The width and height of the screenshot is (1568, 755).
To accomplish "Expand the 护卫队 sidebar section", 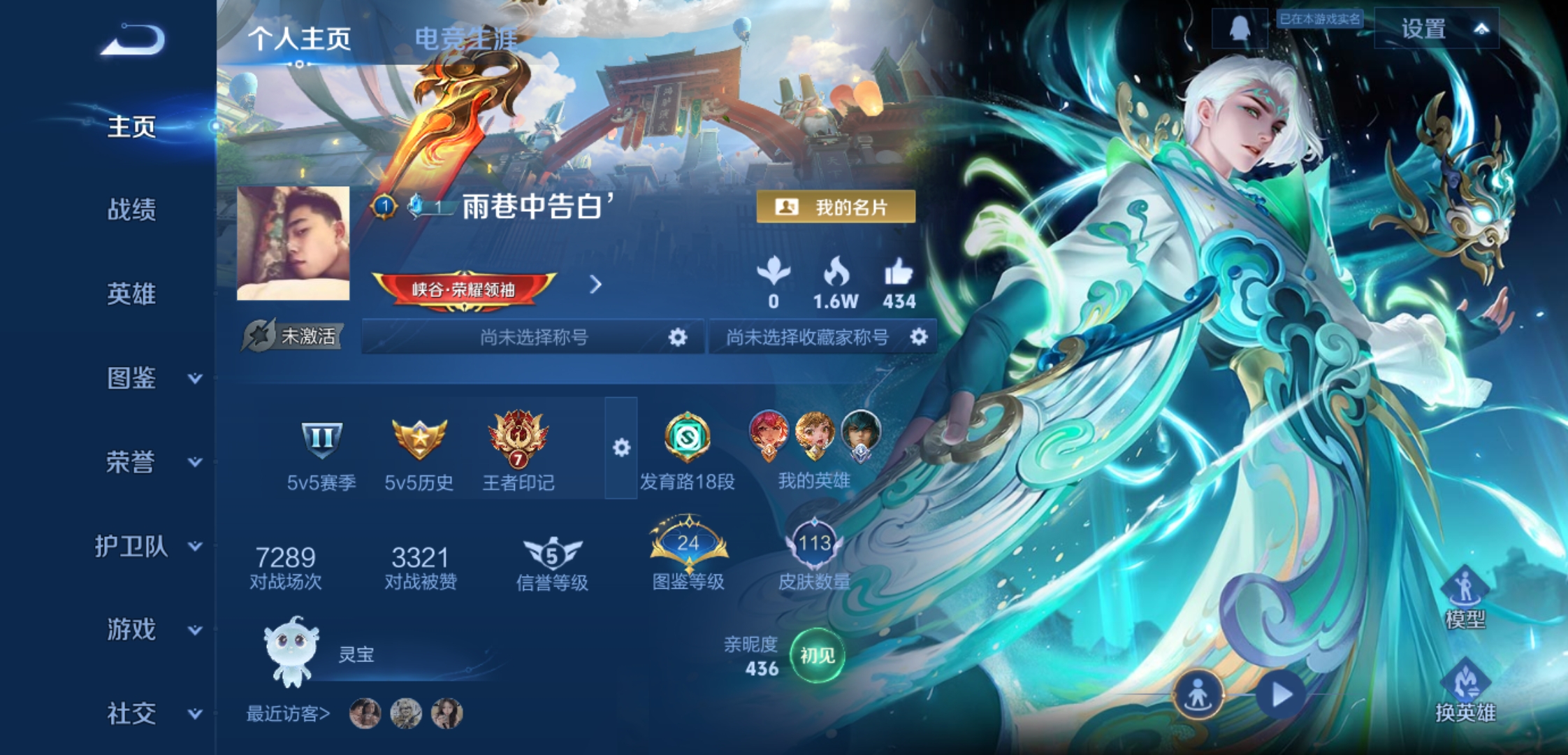I will [148, 546].
